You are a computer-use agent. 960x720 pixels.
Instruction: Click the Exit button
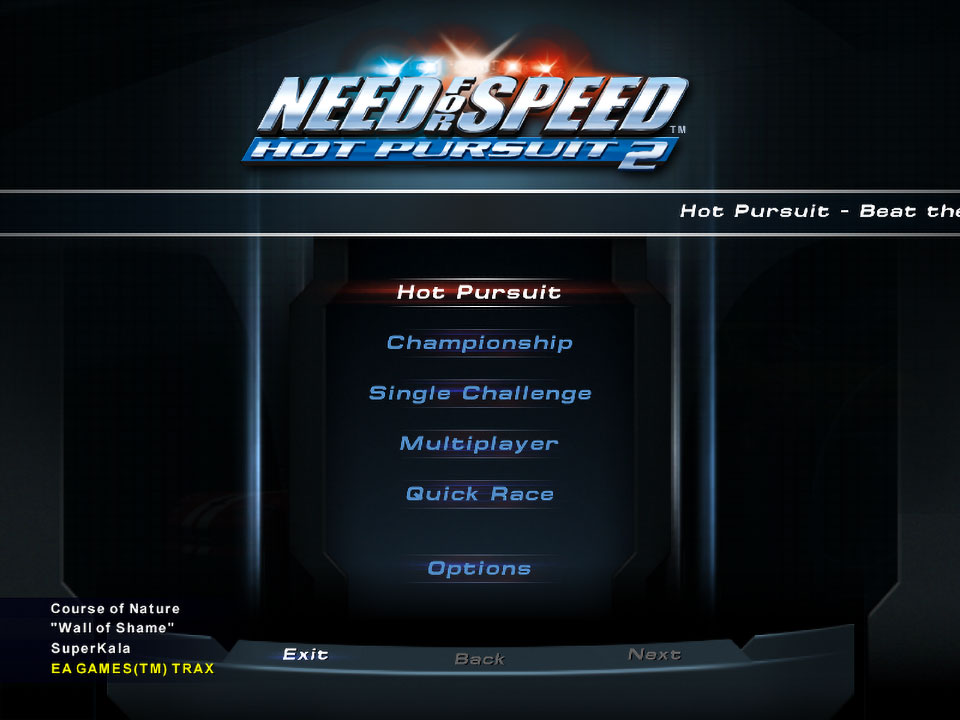pos(306,654)
